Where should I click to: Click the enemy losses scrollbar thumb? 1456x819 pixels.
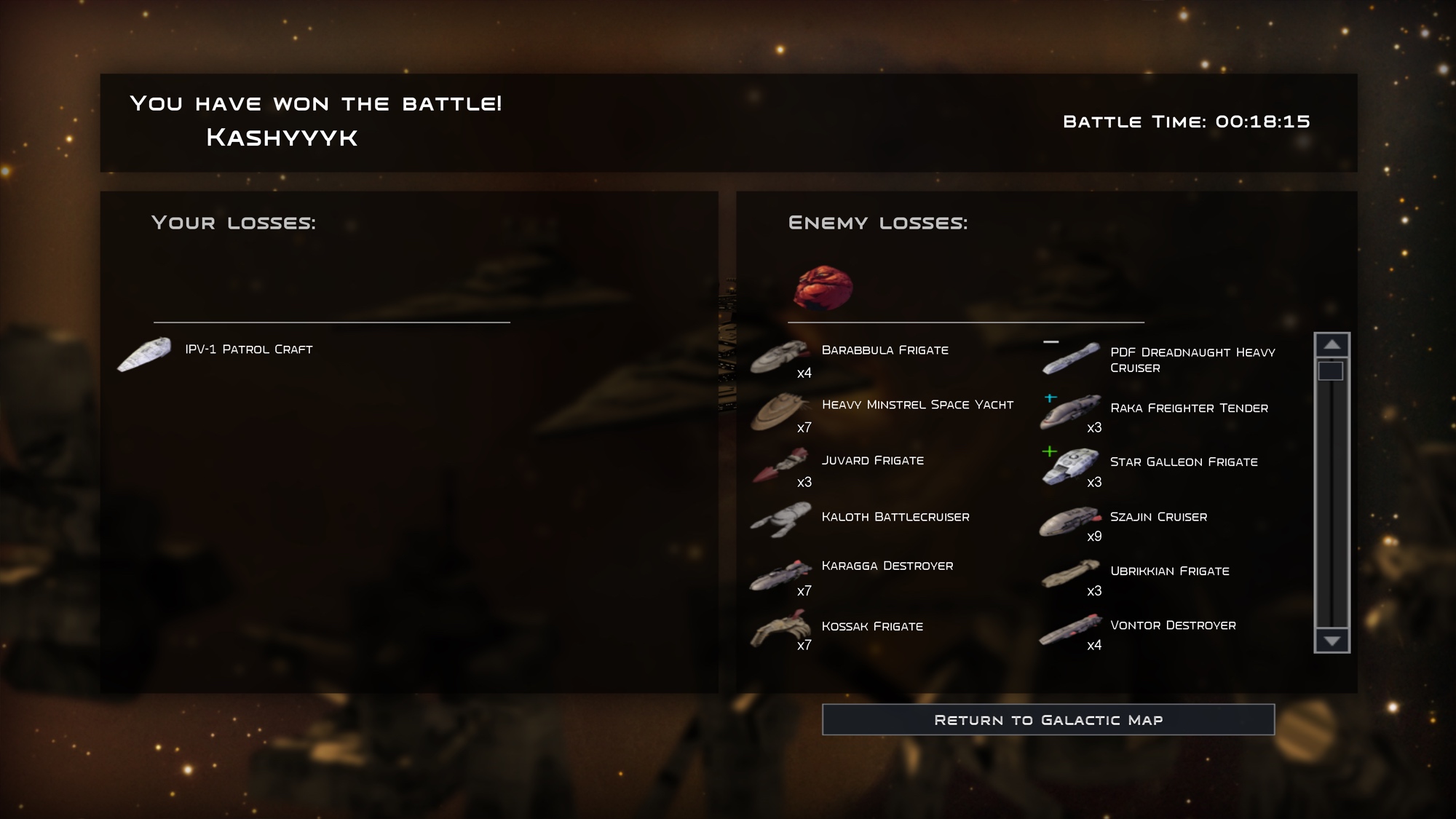(x=1331, y=371)
